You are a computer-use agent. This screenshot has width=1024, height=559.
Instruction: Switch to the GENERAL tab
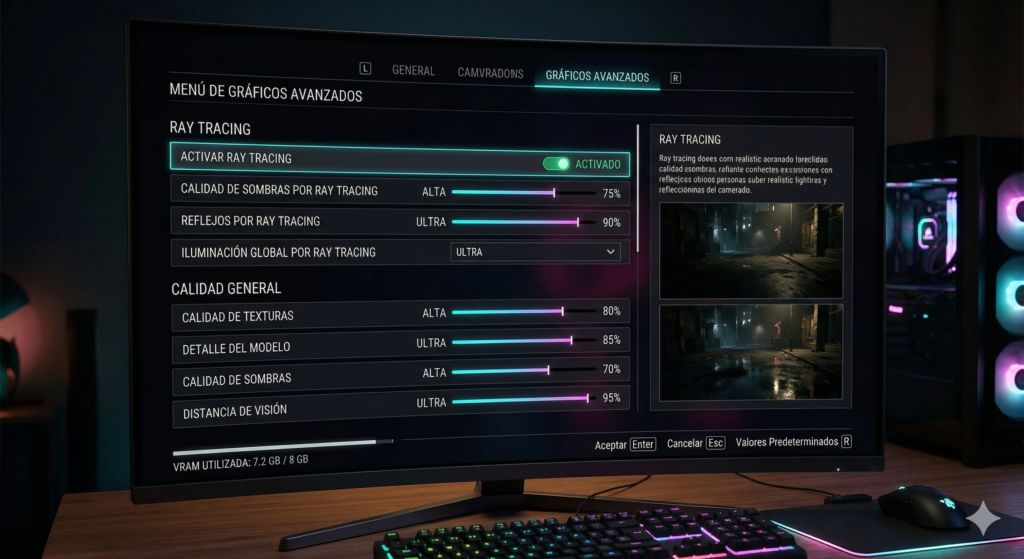413,71
